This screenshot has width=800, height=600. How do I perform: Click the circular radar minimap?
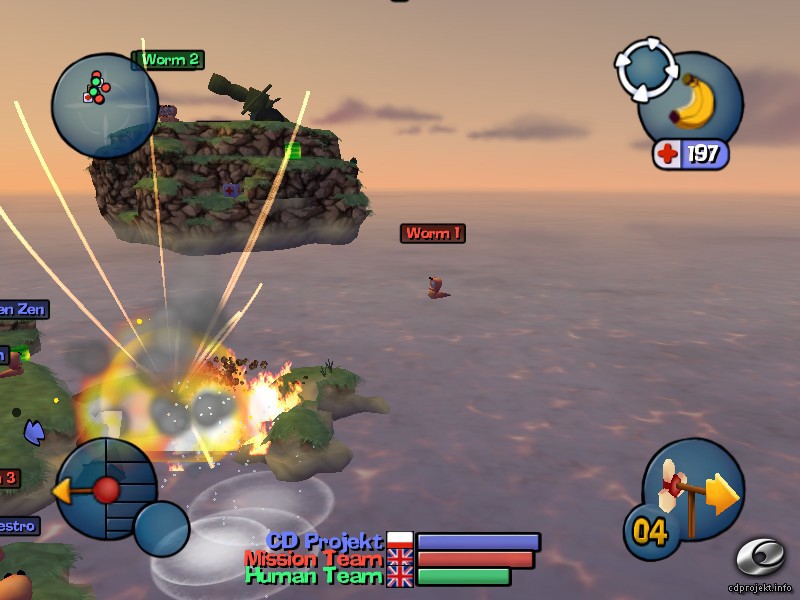(x=103, y=103)
